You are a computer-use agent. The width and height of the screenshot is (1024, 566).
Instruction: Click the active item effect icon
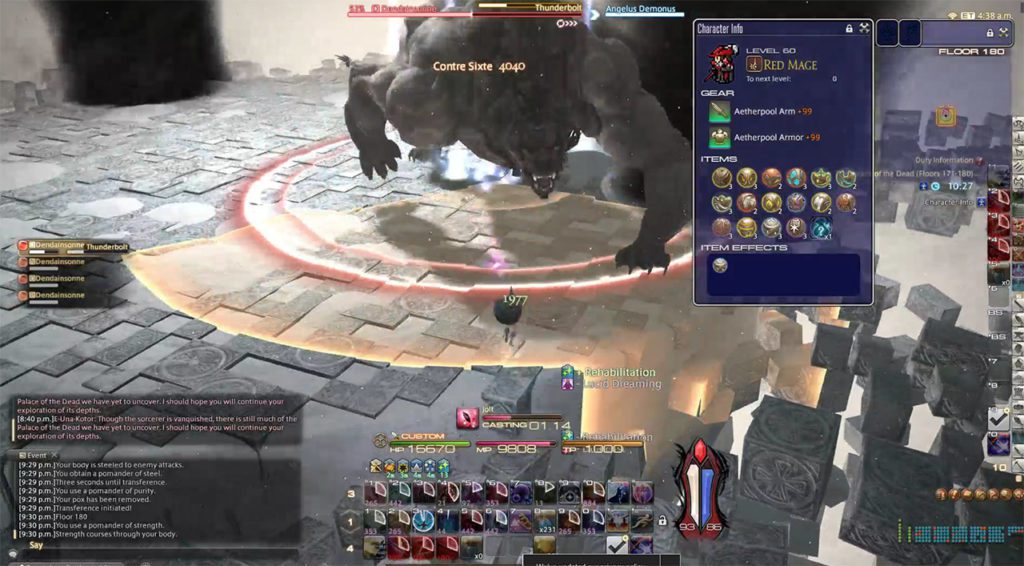(720, 265)
